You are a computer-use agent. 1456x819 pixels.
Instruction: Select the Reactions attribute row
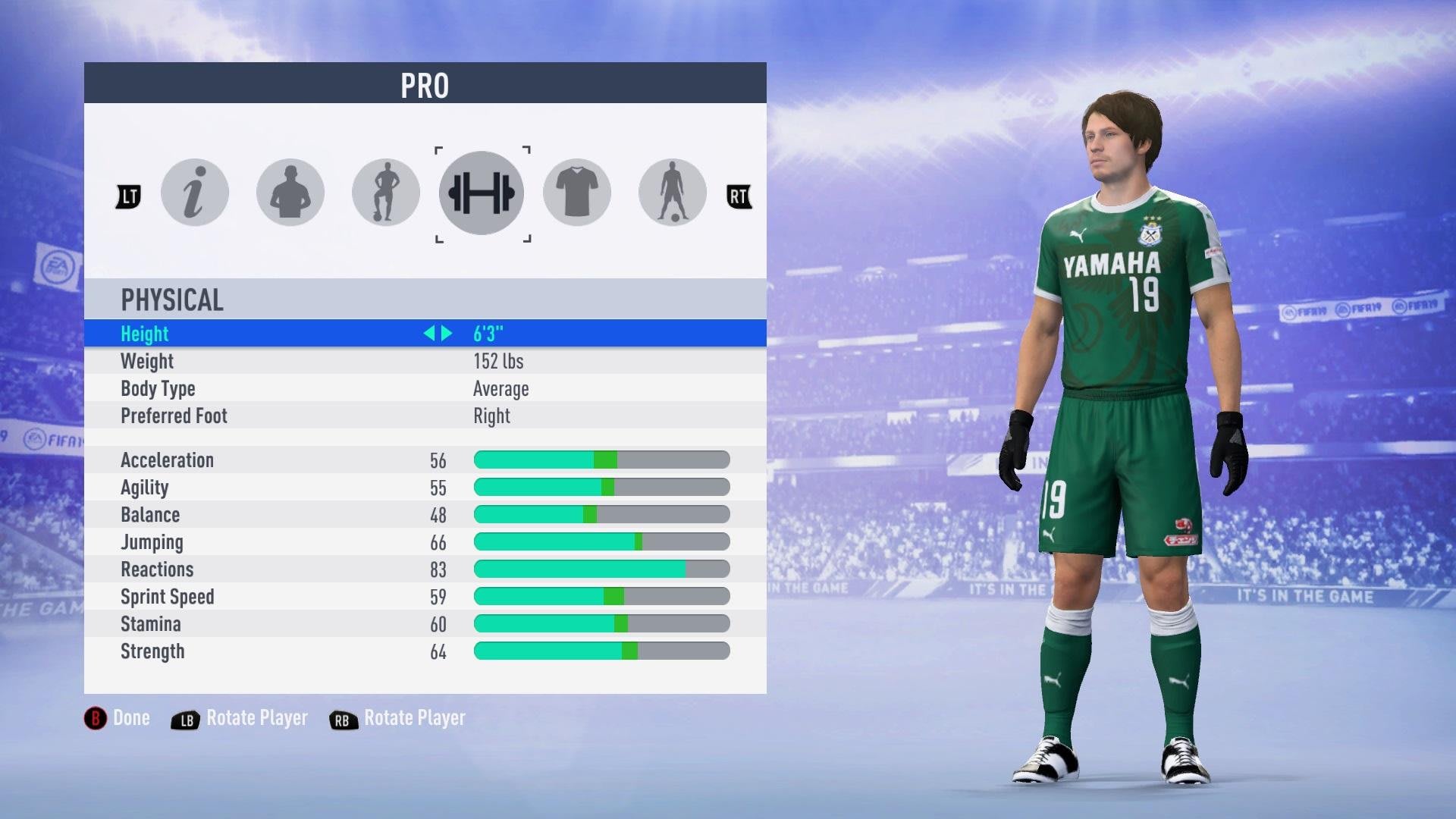click(x=425, y=569)
